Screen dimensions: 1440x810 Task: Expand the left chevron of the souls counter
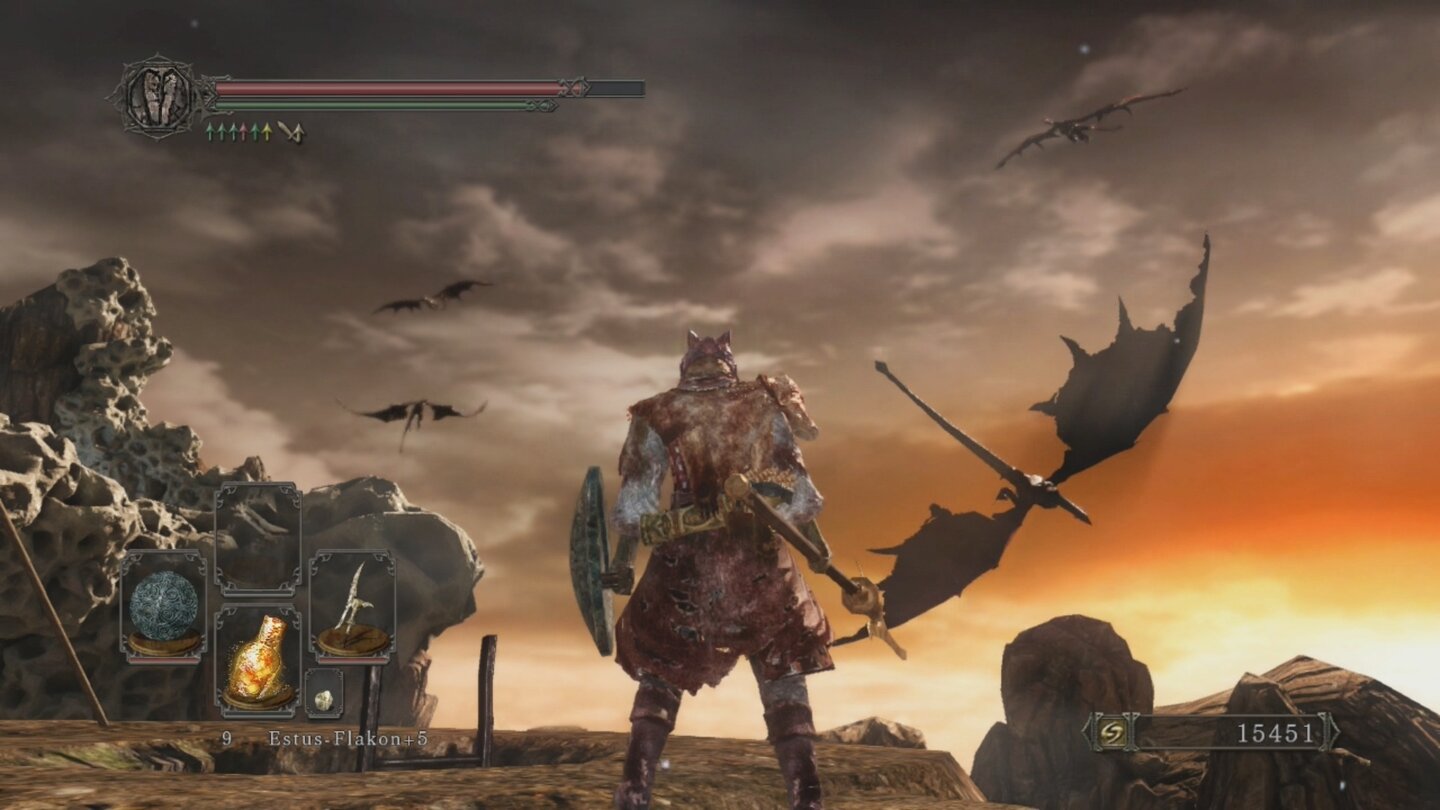pyautogui.click(x=1087, y=733)
